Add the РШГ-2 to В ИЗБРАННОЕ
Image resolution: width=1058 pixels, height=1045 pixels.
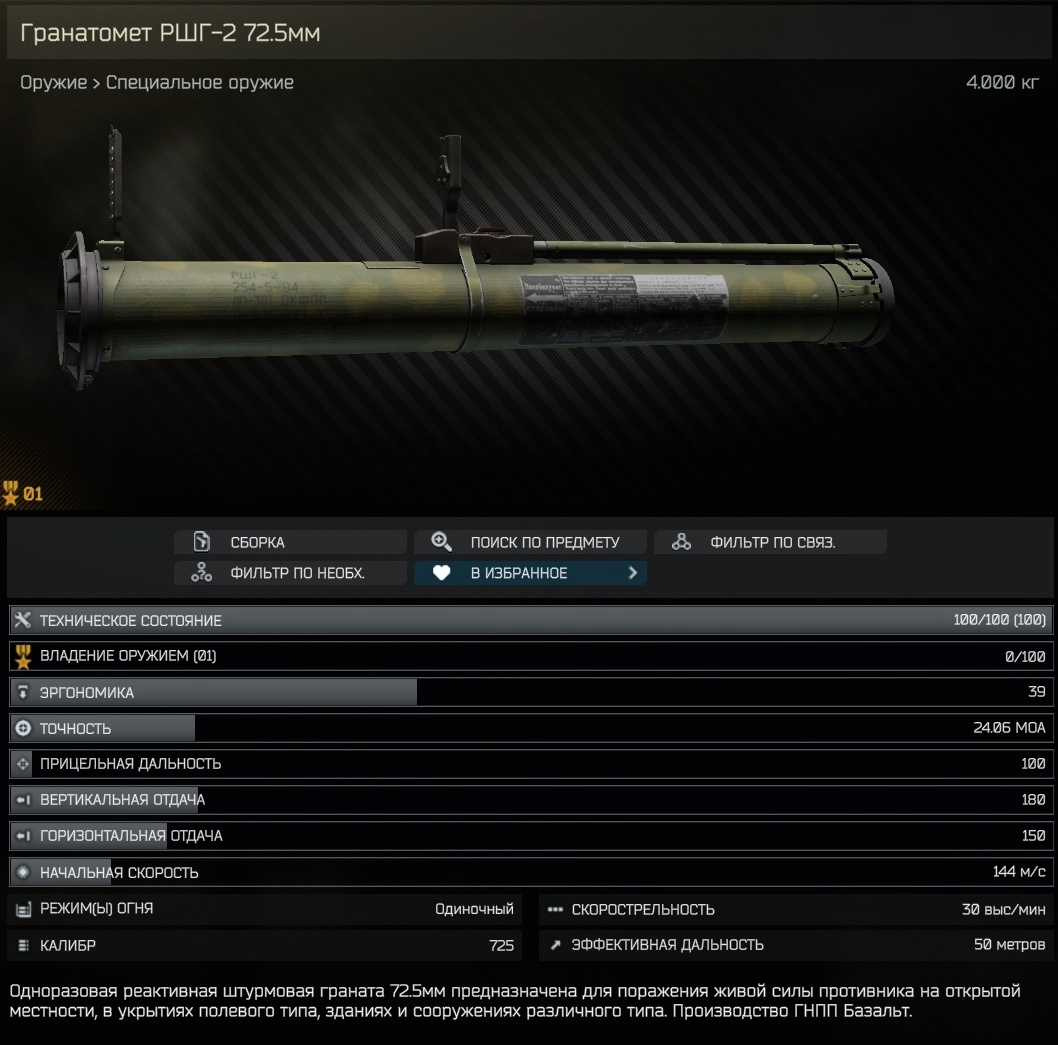tap(518, 573)
